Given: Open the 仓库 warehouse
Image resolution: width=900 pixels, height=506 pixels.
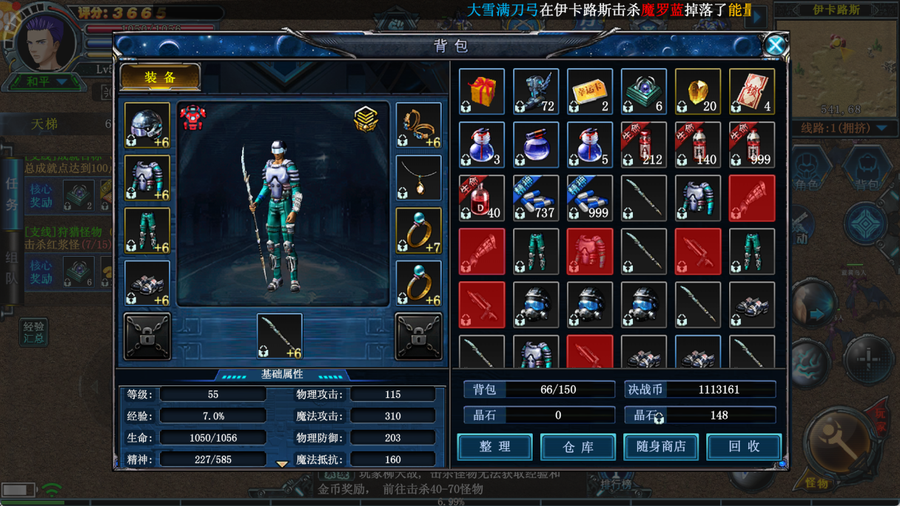Looking at the screenshot, I should tap(577, 447).
